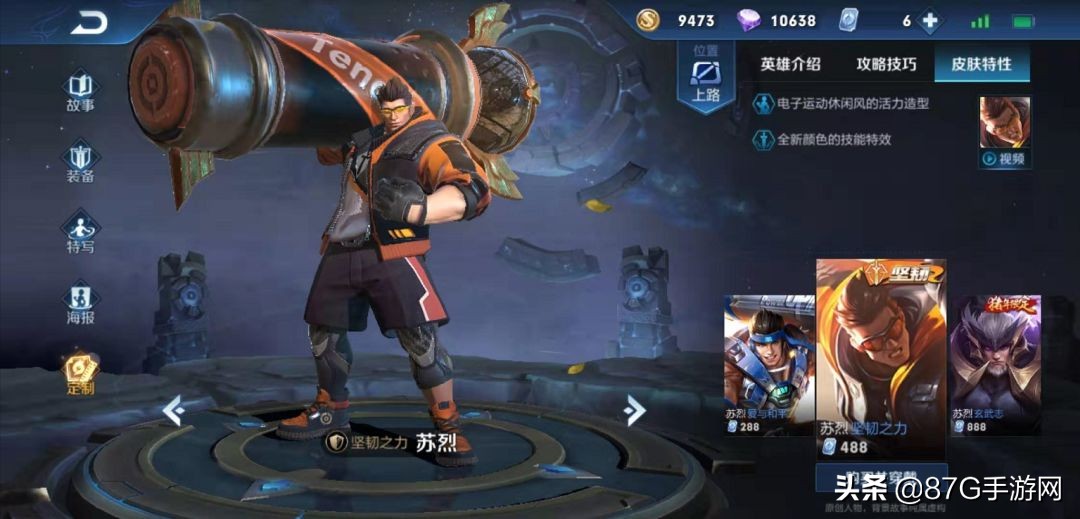The image size is (1080, 519).
Task: Go back using the return arrow
Action: click(x=89, y=22)
